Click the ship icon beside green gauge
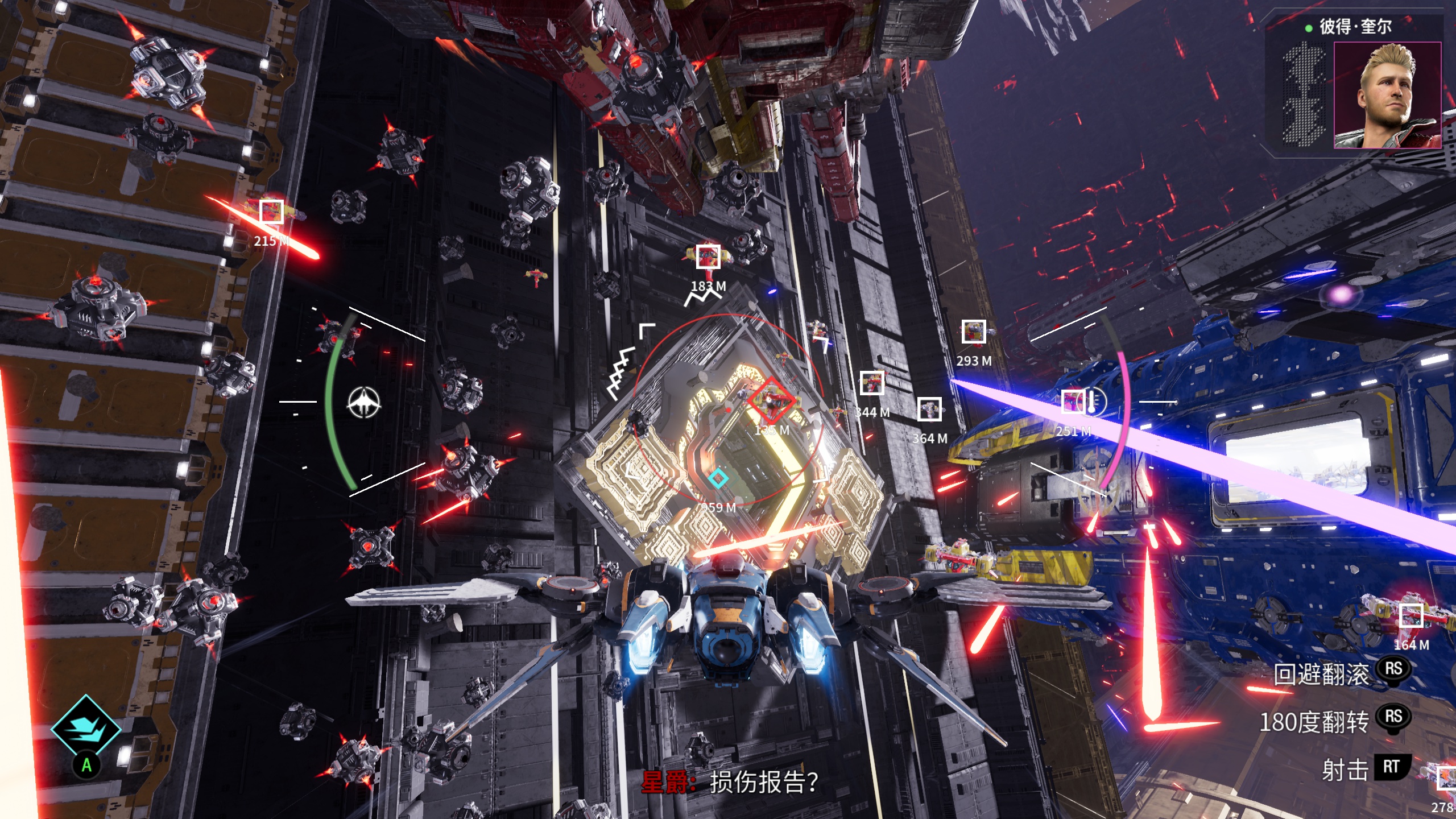 [x=364, y=402]
